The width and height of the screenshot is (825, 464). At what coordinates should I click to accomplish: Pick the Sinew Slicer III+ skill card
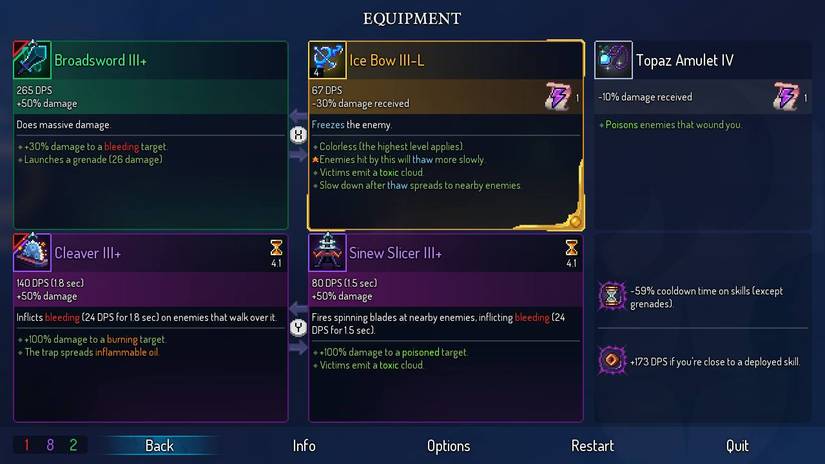click(x=445, y=327)
